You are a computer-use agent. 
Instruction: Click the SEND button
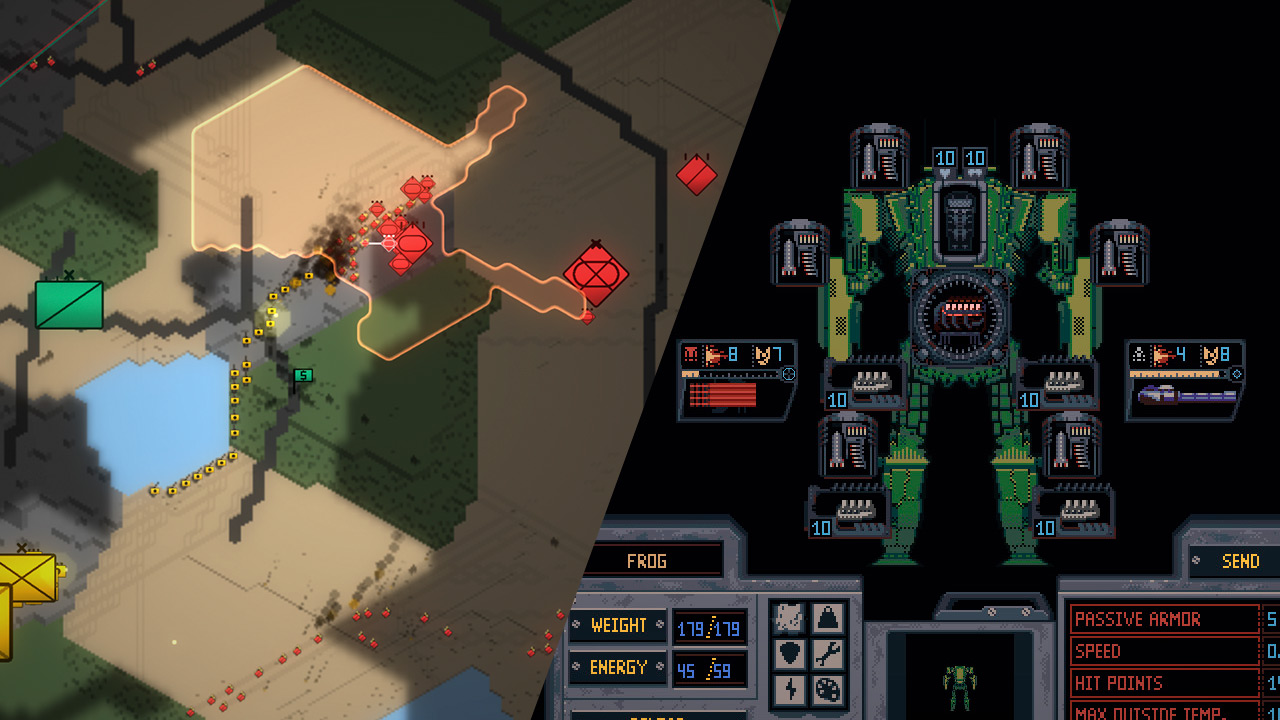1239,561
